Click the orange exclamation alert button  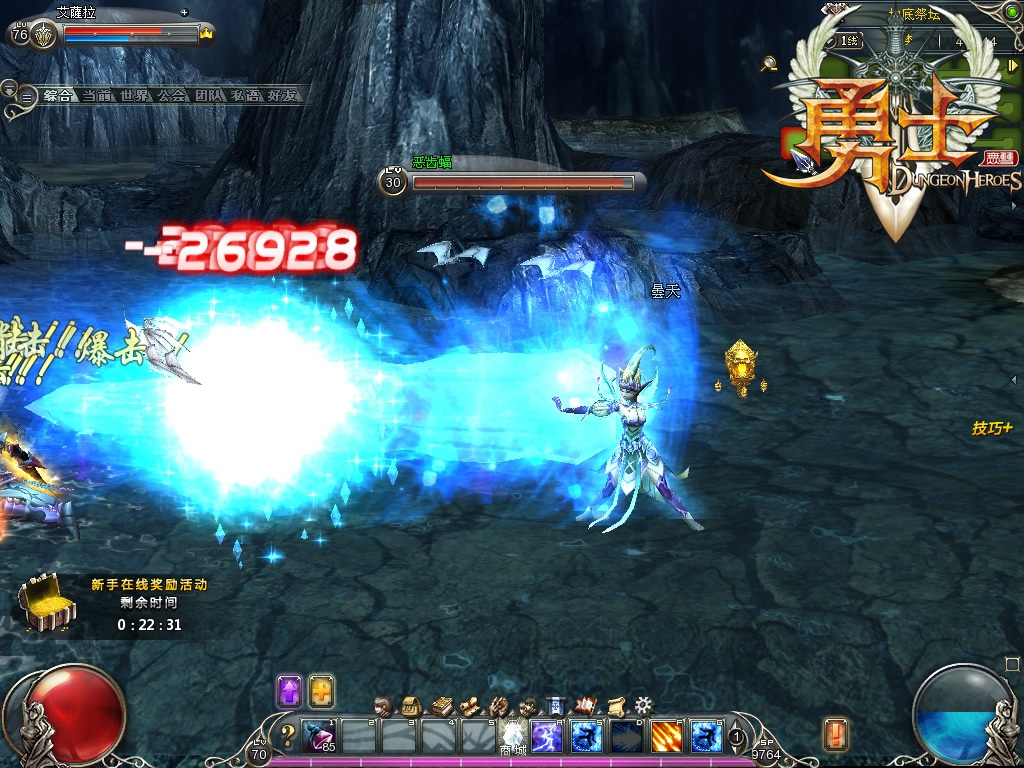click(835, 735)
